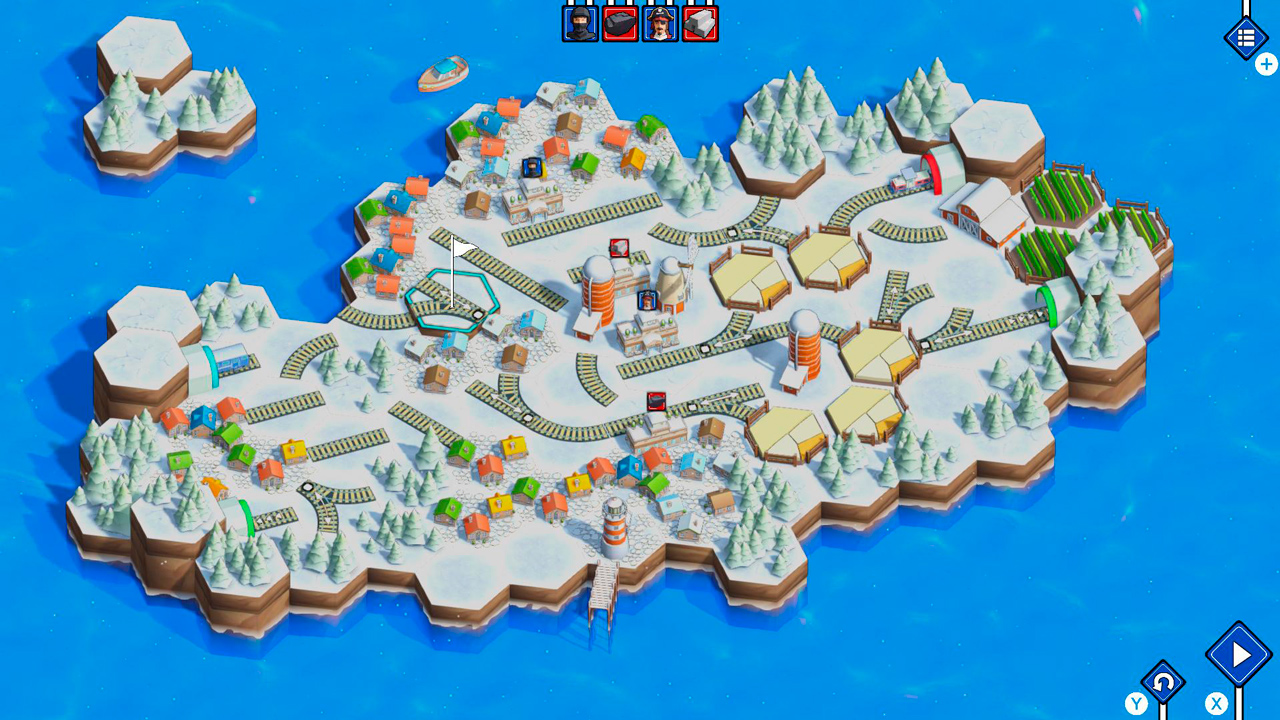Click the red cargo marker above the lower village
1280x720 pixels.
click(656, 401)
